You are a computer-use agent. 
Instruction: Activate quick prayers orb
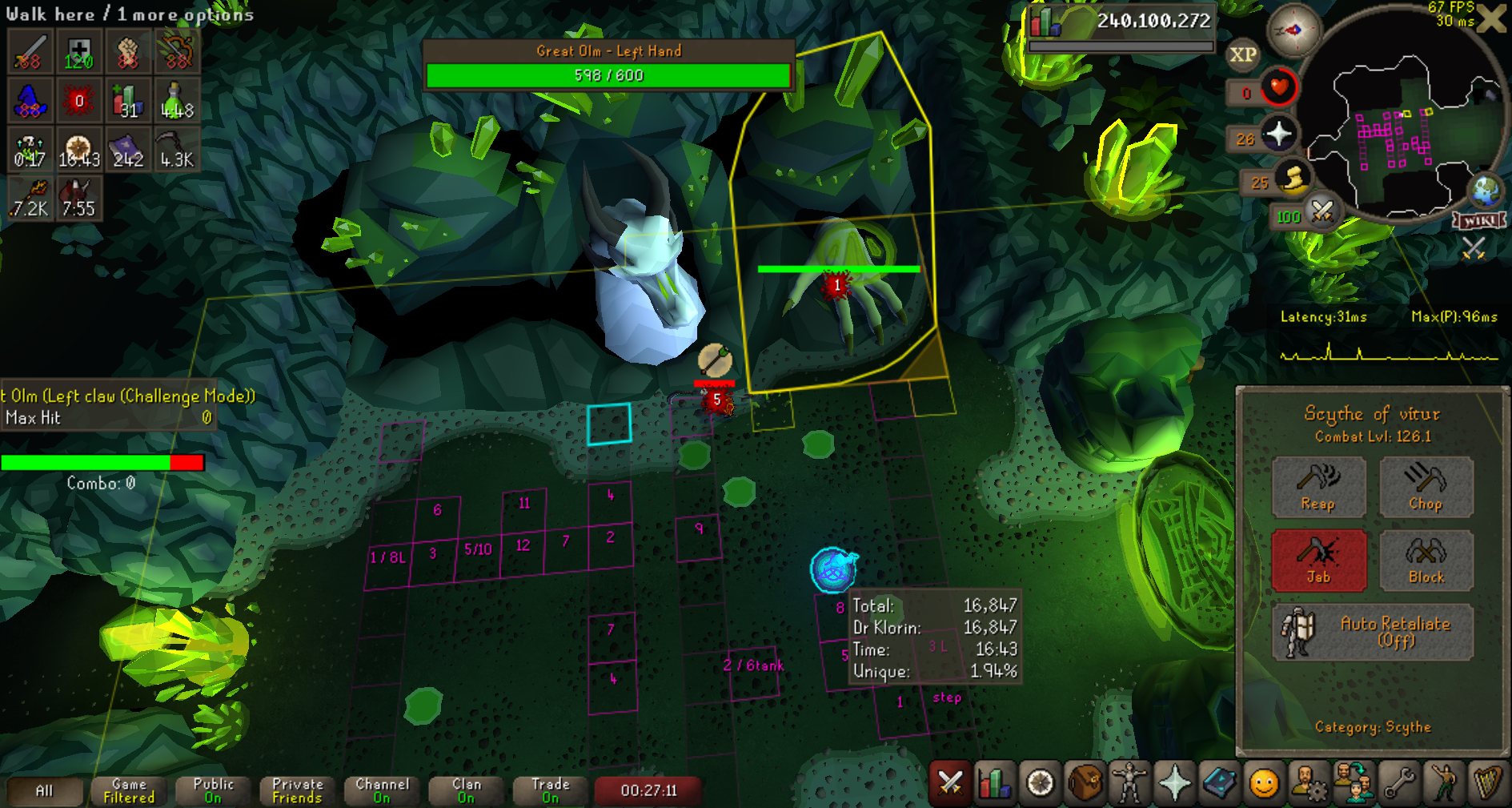point(1278,134)
